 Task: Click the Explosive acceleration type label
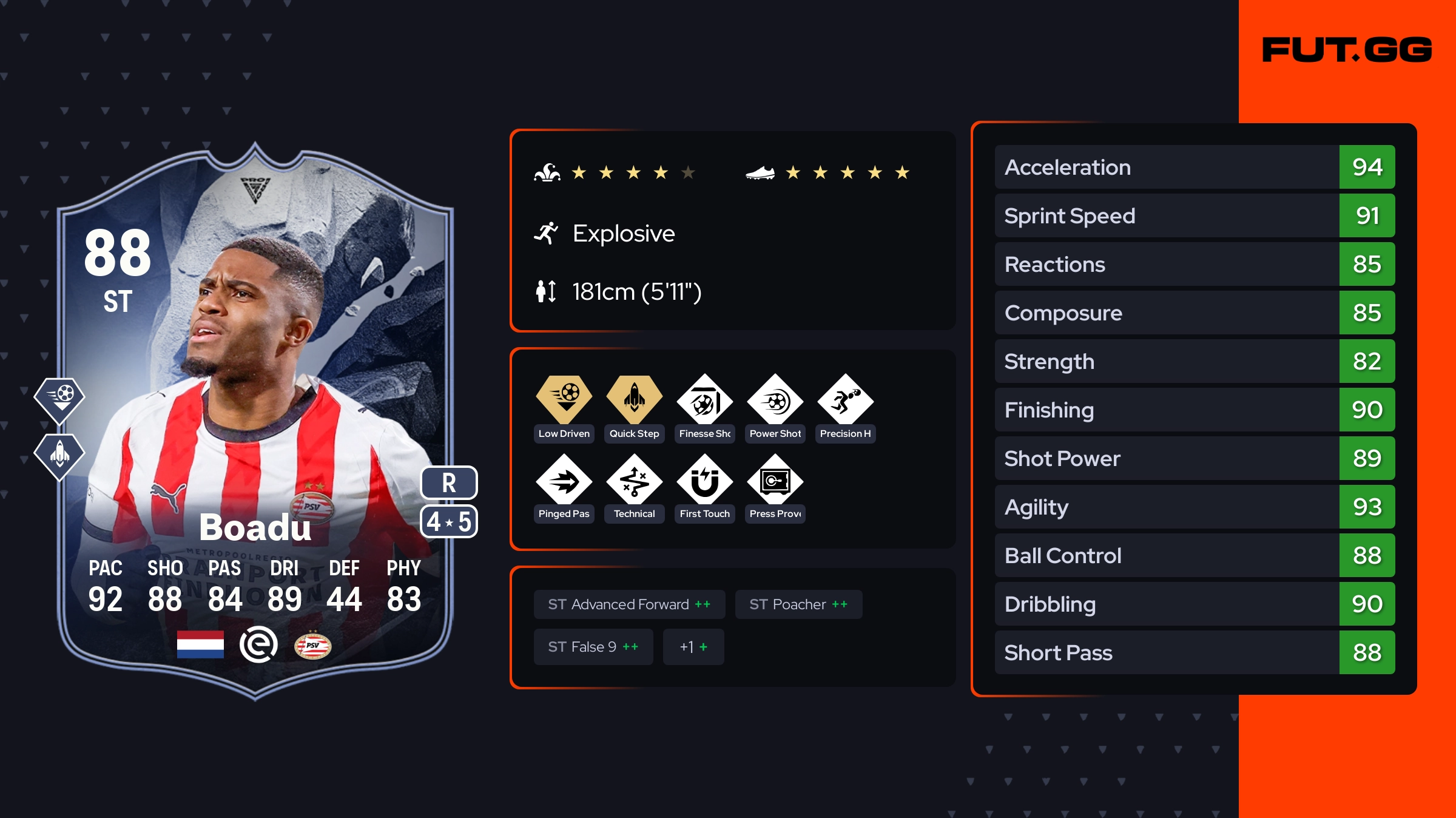(x=623, y=234)
